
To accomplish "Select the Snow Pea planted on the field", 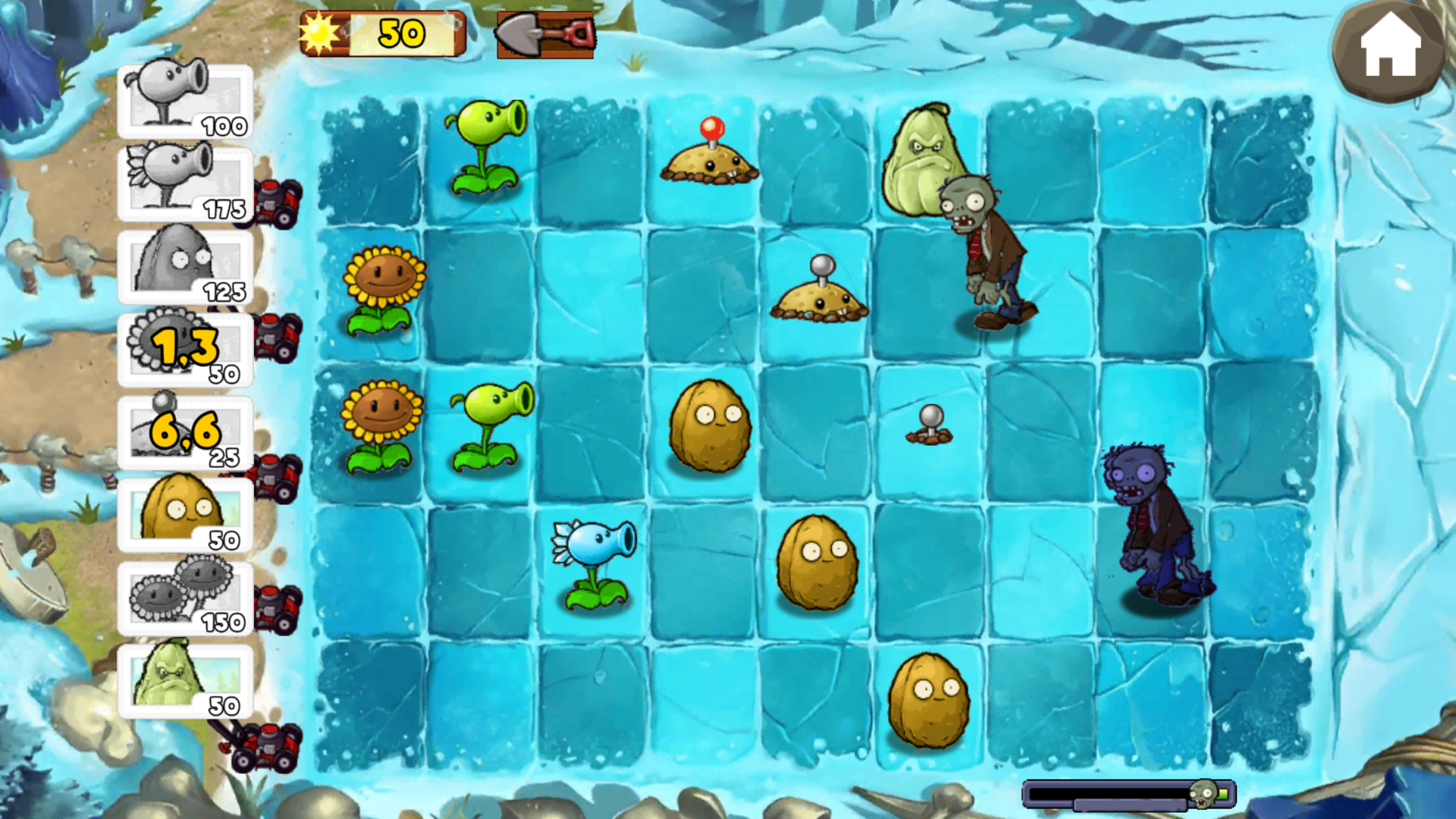I will click(595, 561).
